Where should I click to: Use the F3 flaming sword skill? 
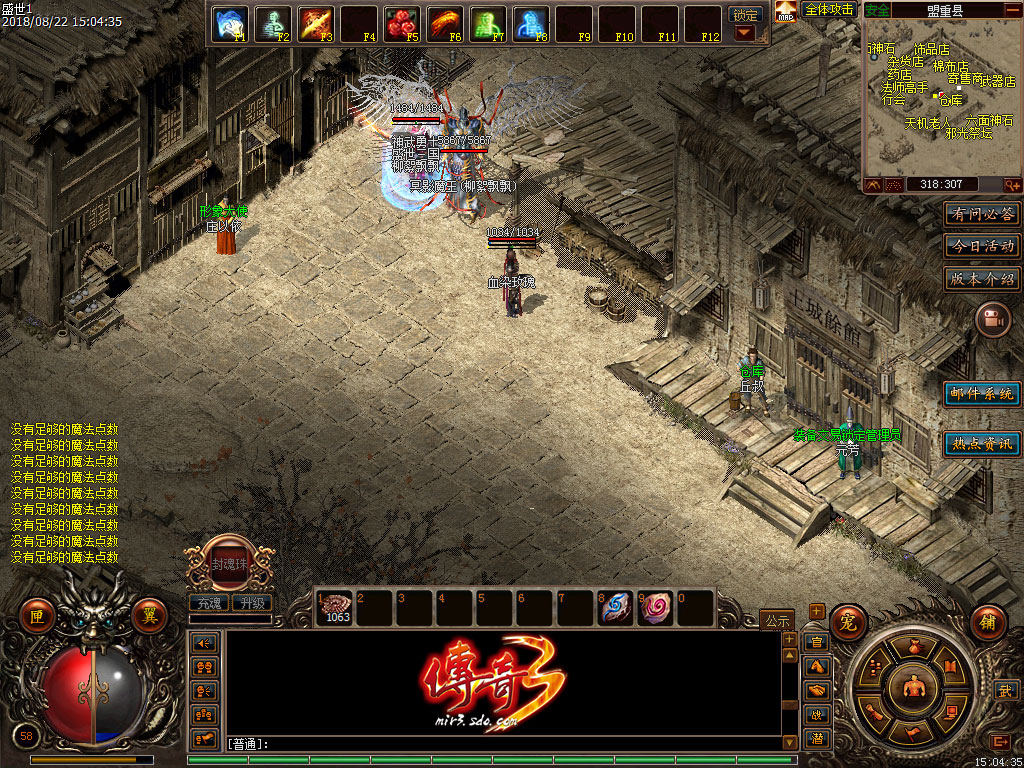pos(315,23)
